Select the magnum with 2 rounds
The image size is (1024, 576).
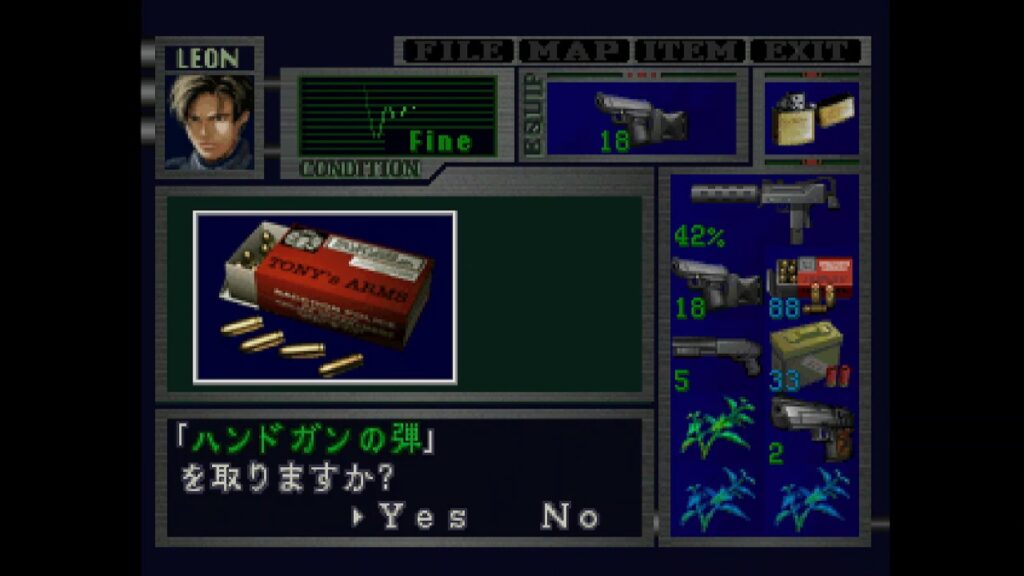point(812,428)
